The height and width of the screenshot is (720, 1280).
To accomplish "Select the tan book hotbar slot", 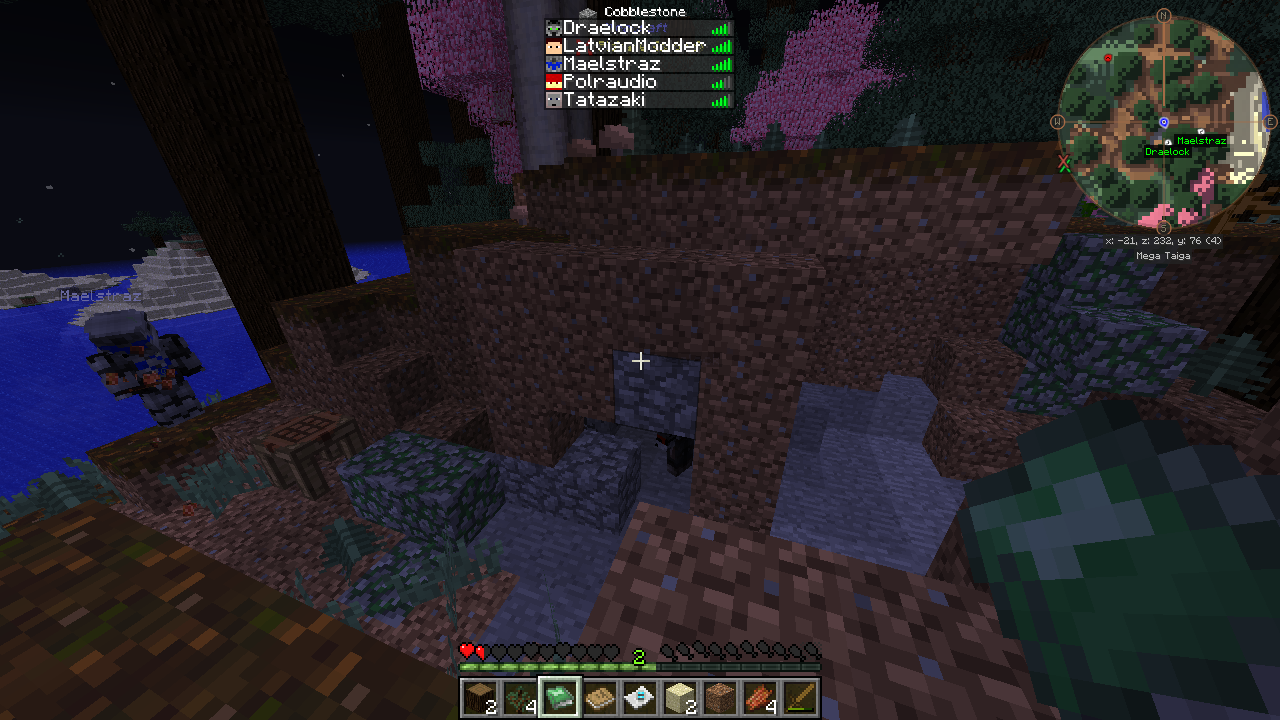I will click(x=599, y=697).
